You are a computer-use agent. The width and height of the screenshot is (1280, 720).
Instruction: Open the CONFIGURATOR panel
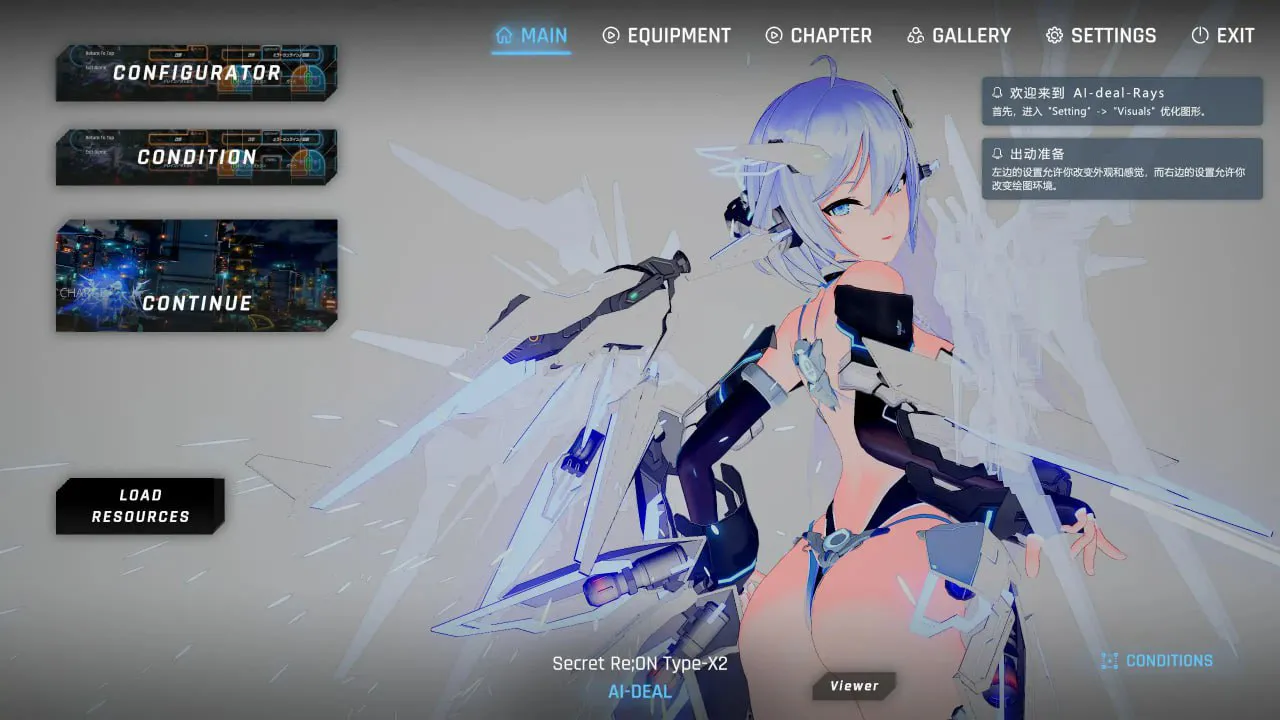[x=196, y=73]
